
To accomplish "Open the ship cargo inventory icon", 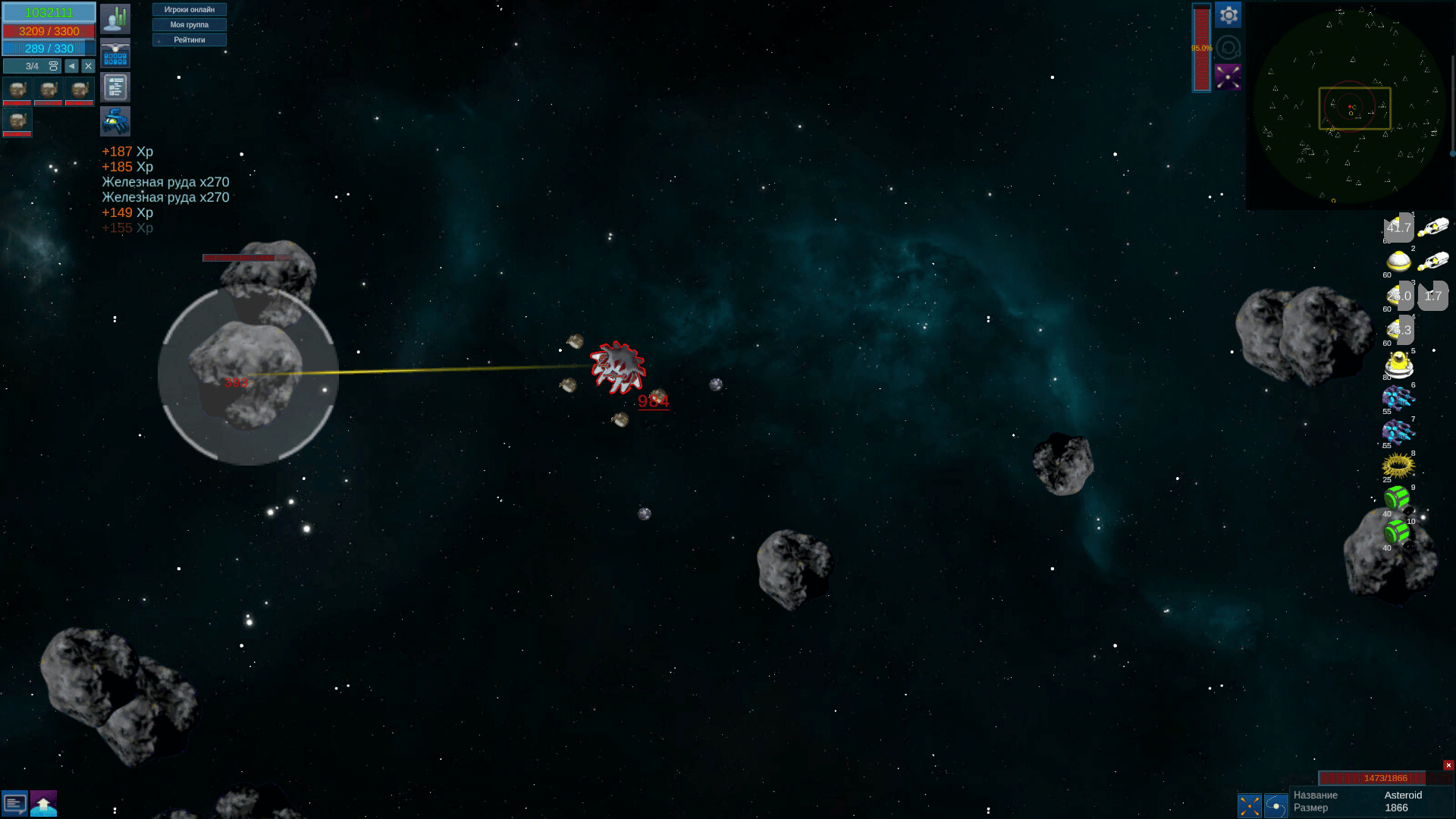I will tap(115, 54).
